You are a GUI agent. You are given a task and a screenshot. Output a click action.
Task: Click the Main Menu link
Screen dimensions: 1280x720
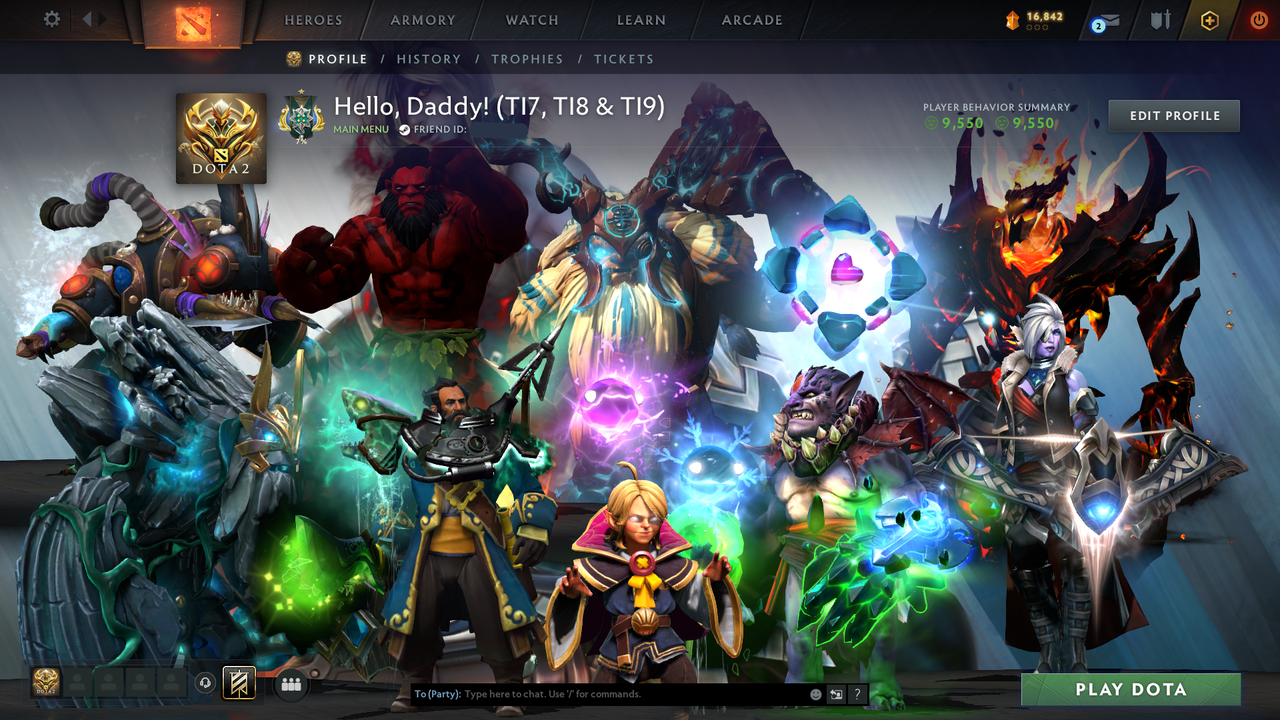[x=361, y=129]
